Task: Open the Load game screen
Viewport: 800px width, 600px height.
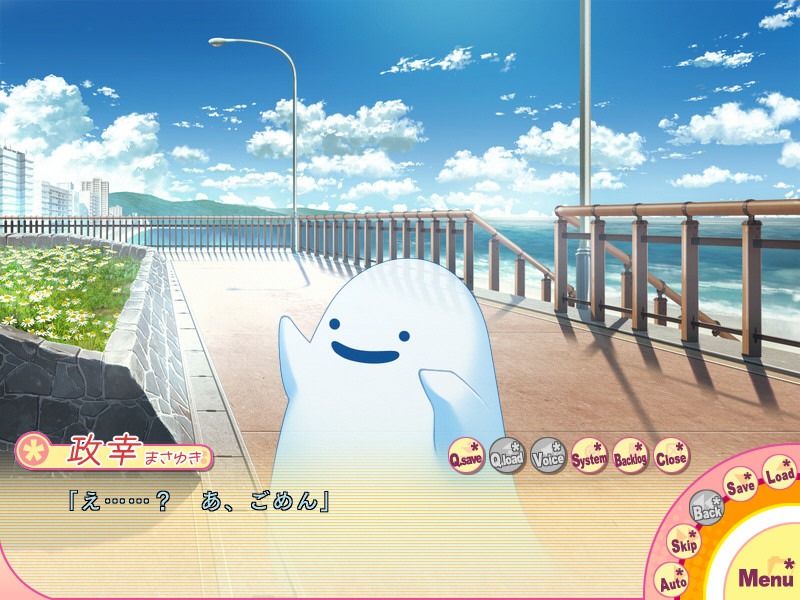Action: (x=780, y=472)
